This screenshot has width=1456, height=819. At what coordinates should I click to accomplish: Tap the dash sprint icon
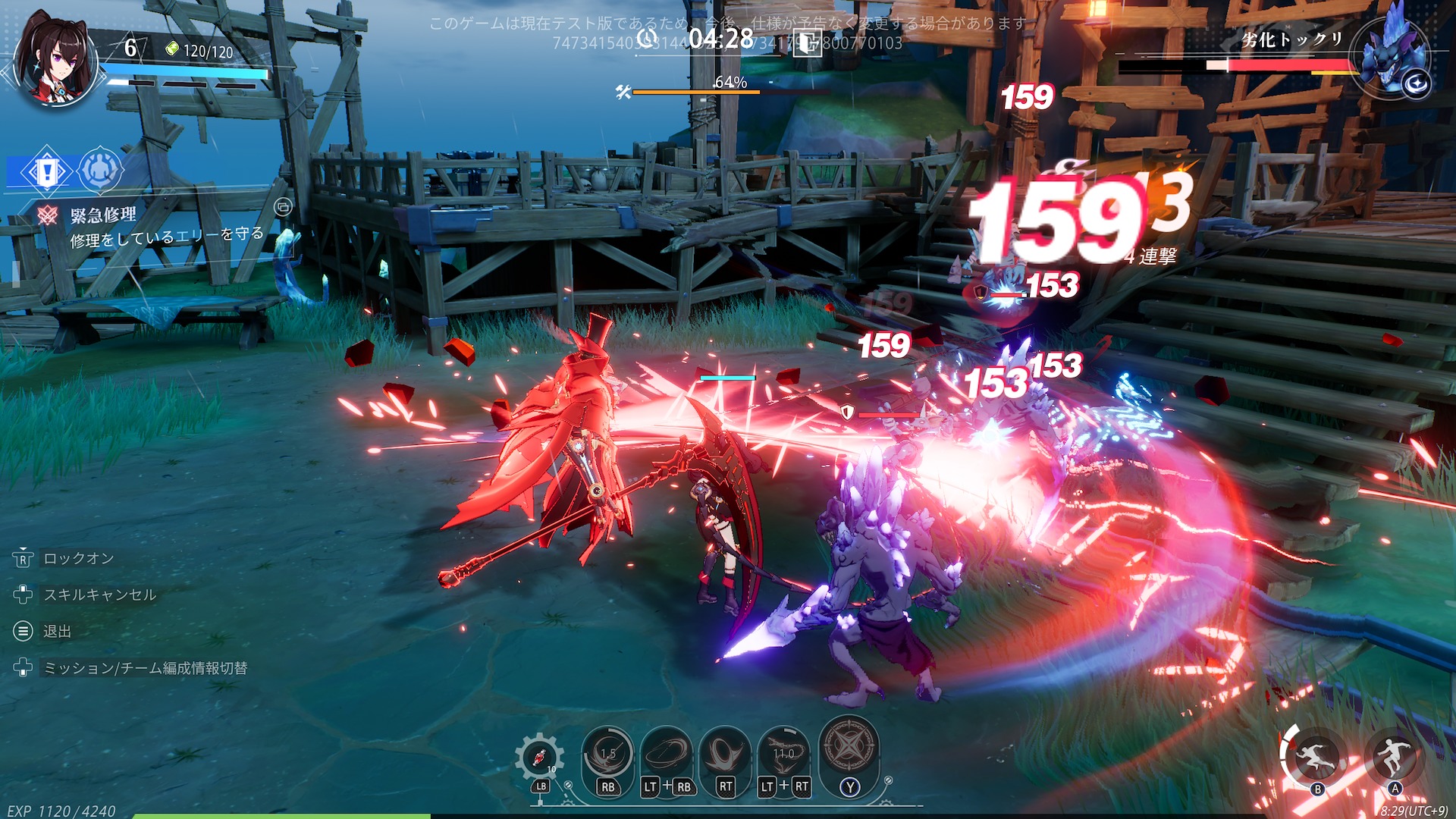(1316, 755)
